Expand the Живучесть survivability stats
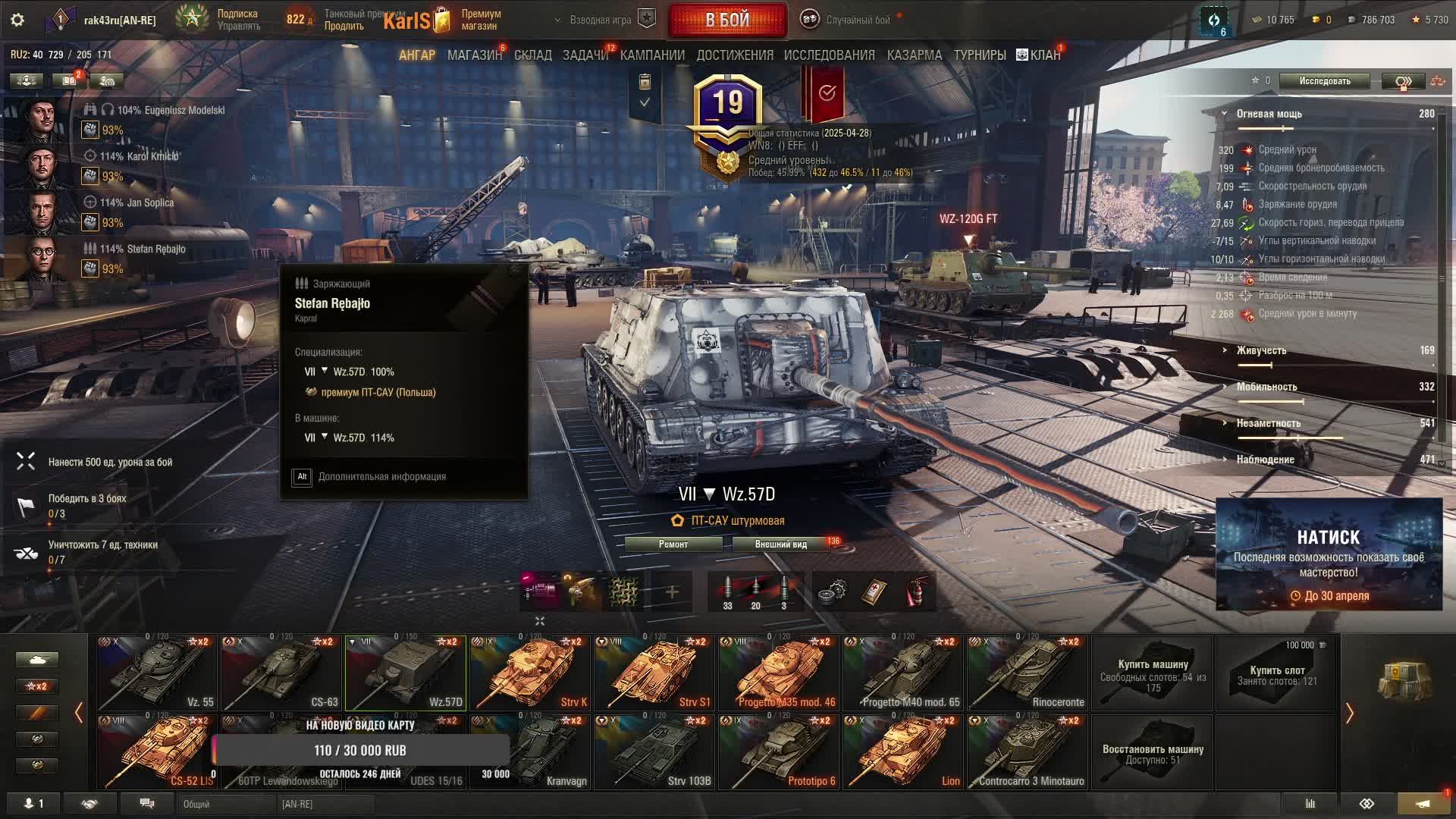 pyautogui.click(x=1260, y=350)
